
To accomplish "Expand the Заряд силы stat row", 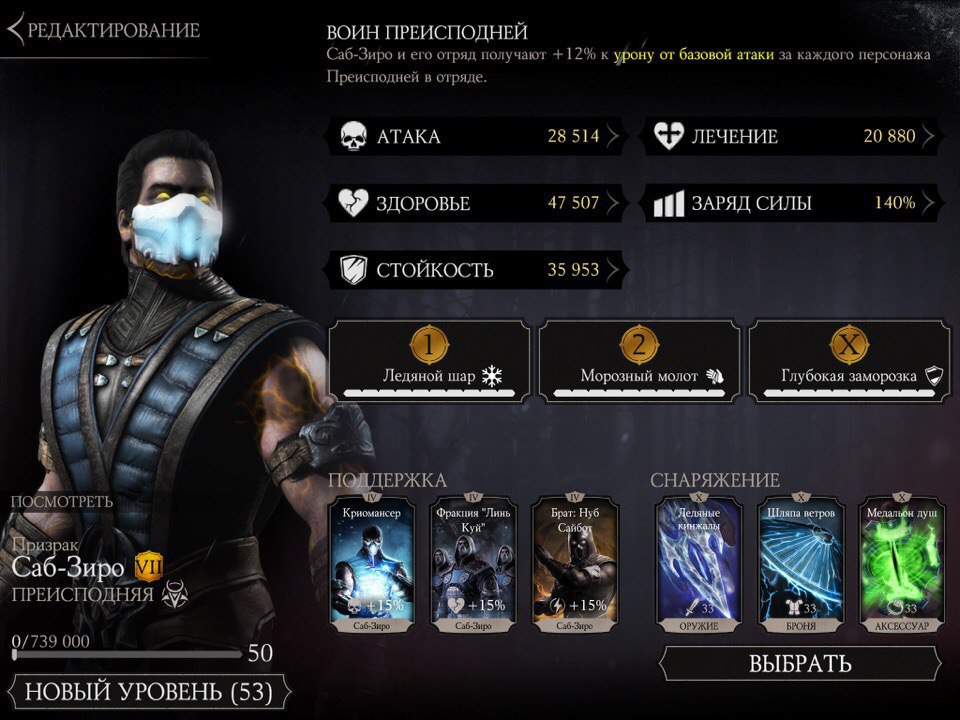I will point(796,203).
